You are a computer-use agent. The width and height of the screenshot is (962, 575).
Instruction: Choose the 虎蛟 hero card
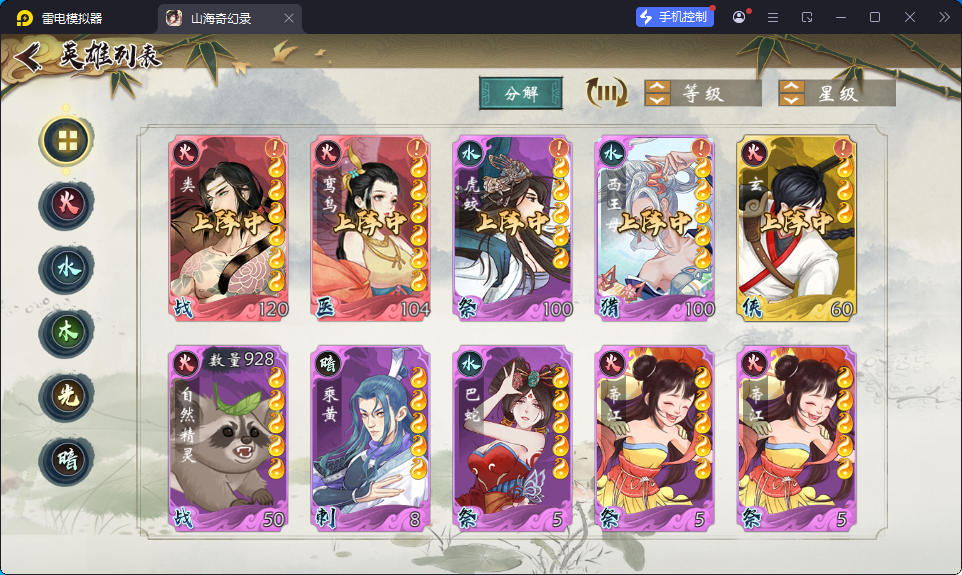coord(513,228)
